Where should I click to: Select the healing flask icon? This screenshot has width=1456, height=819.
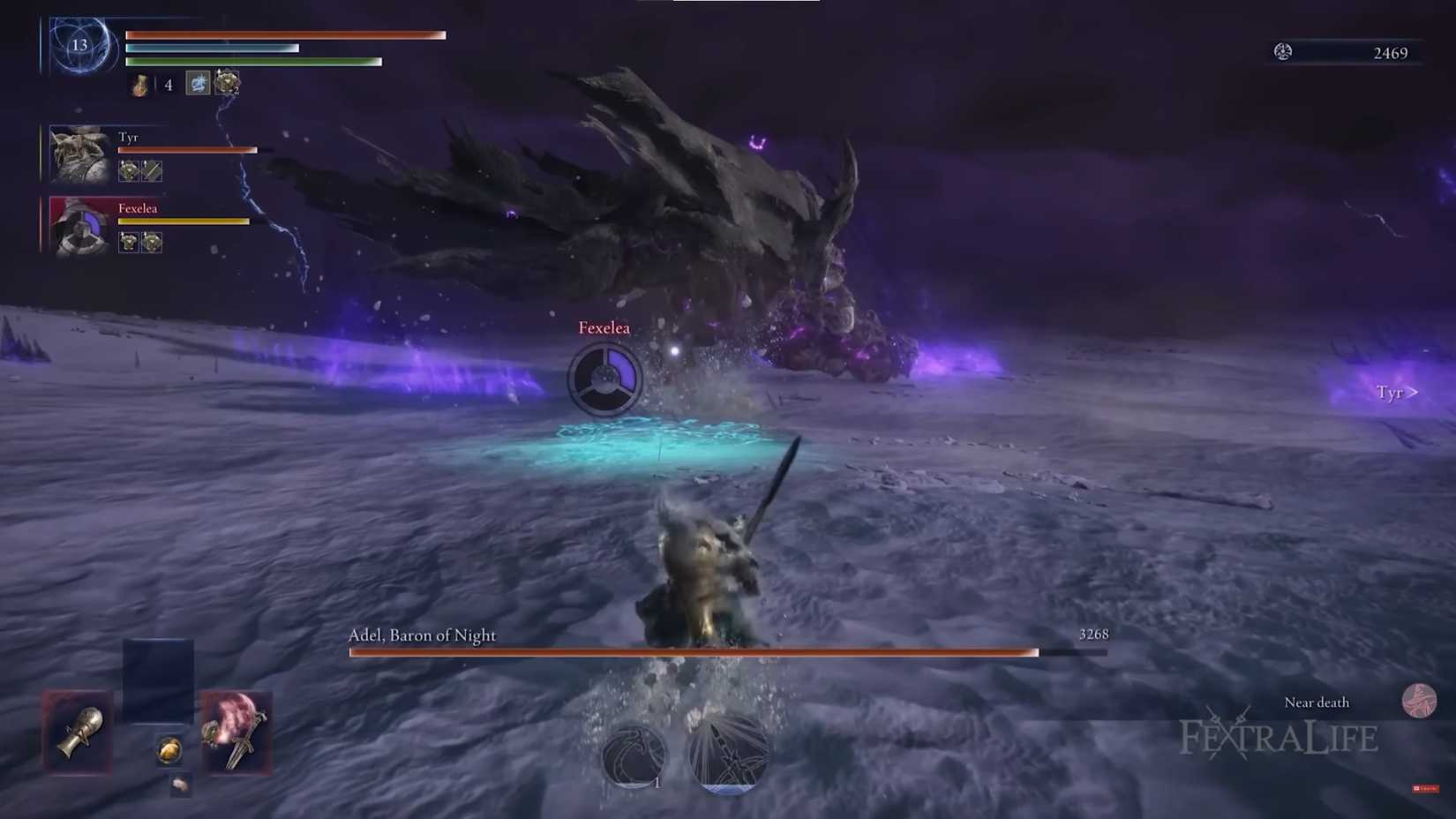coord(140,85)
